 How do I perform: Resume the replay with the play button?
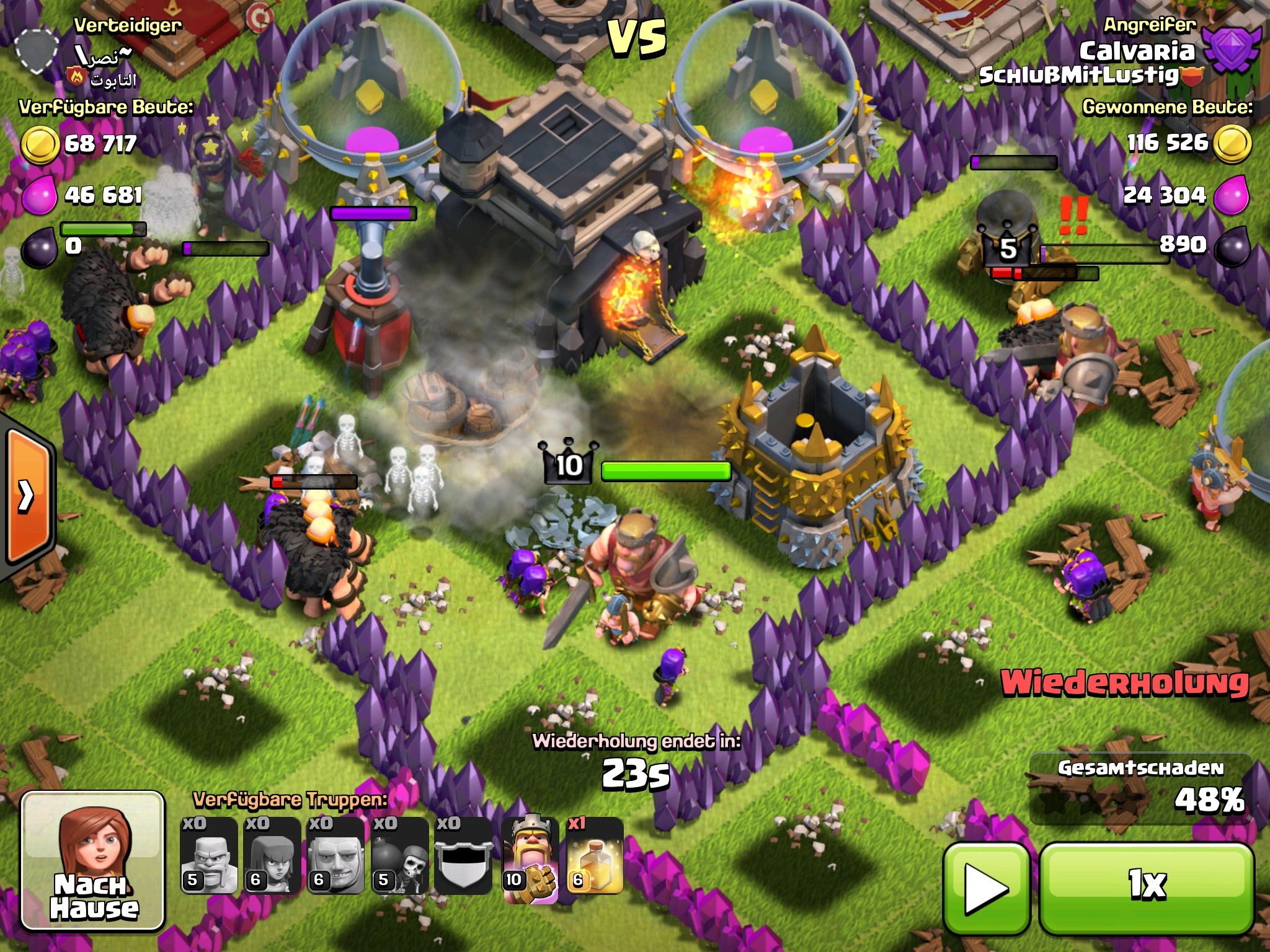click(x=986, y=888)
